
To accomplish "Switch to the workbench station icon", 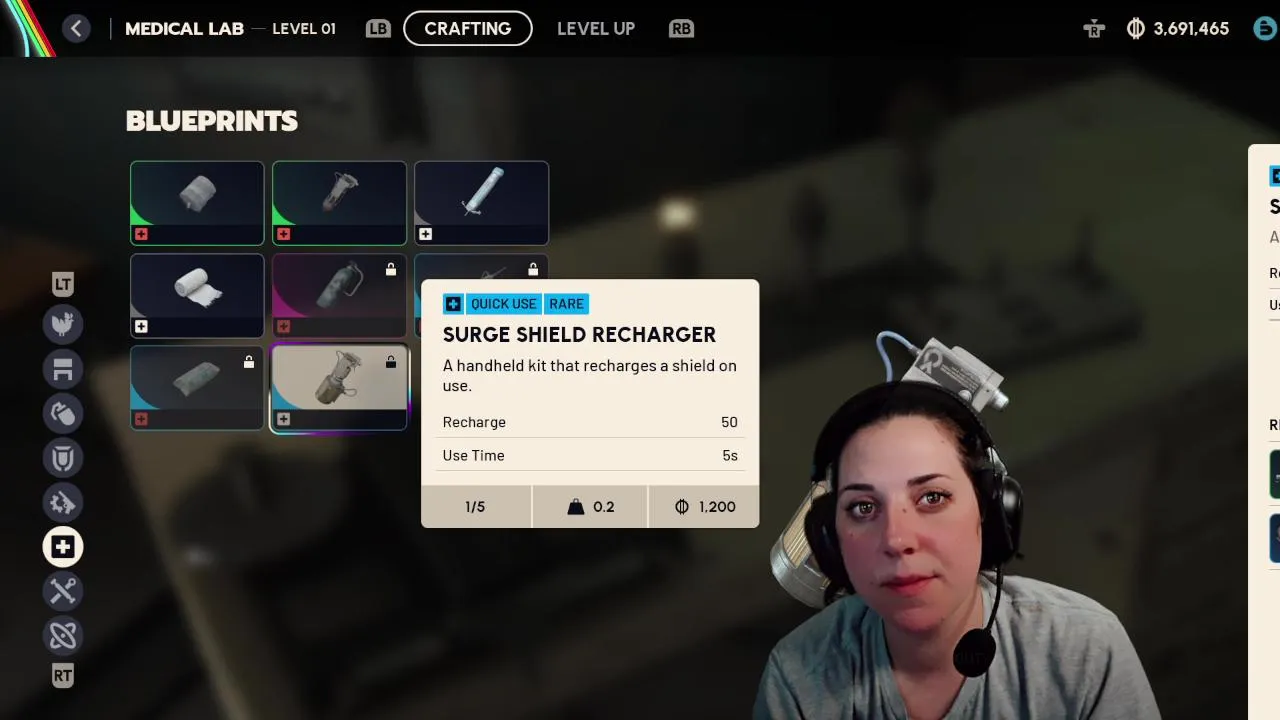I will (63, 368).
